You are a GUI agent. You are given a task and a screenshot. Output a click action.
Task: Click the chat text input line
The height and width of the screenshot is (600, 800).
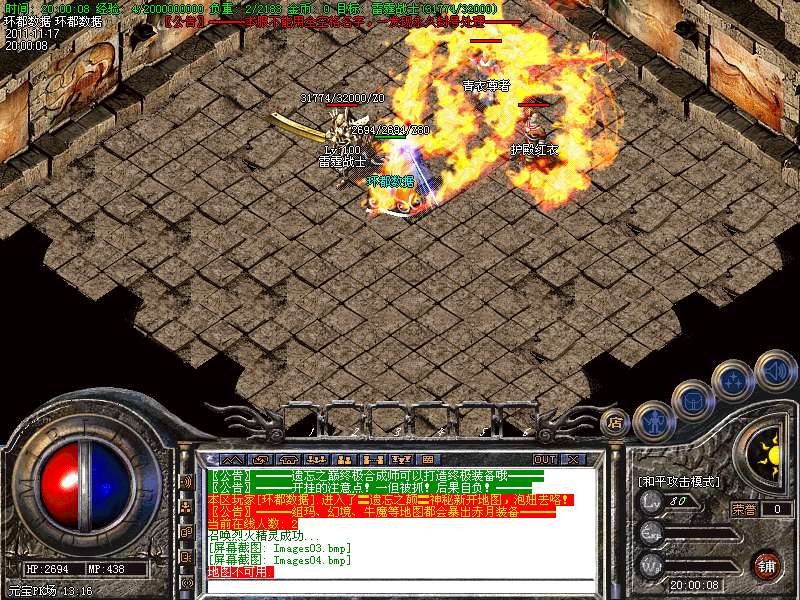400,584
